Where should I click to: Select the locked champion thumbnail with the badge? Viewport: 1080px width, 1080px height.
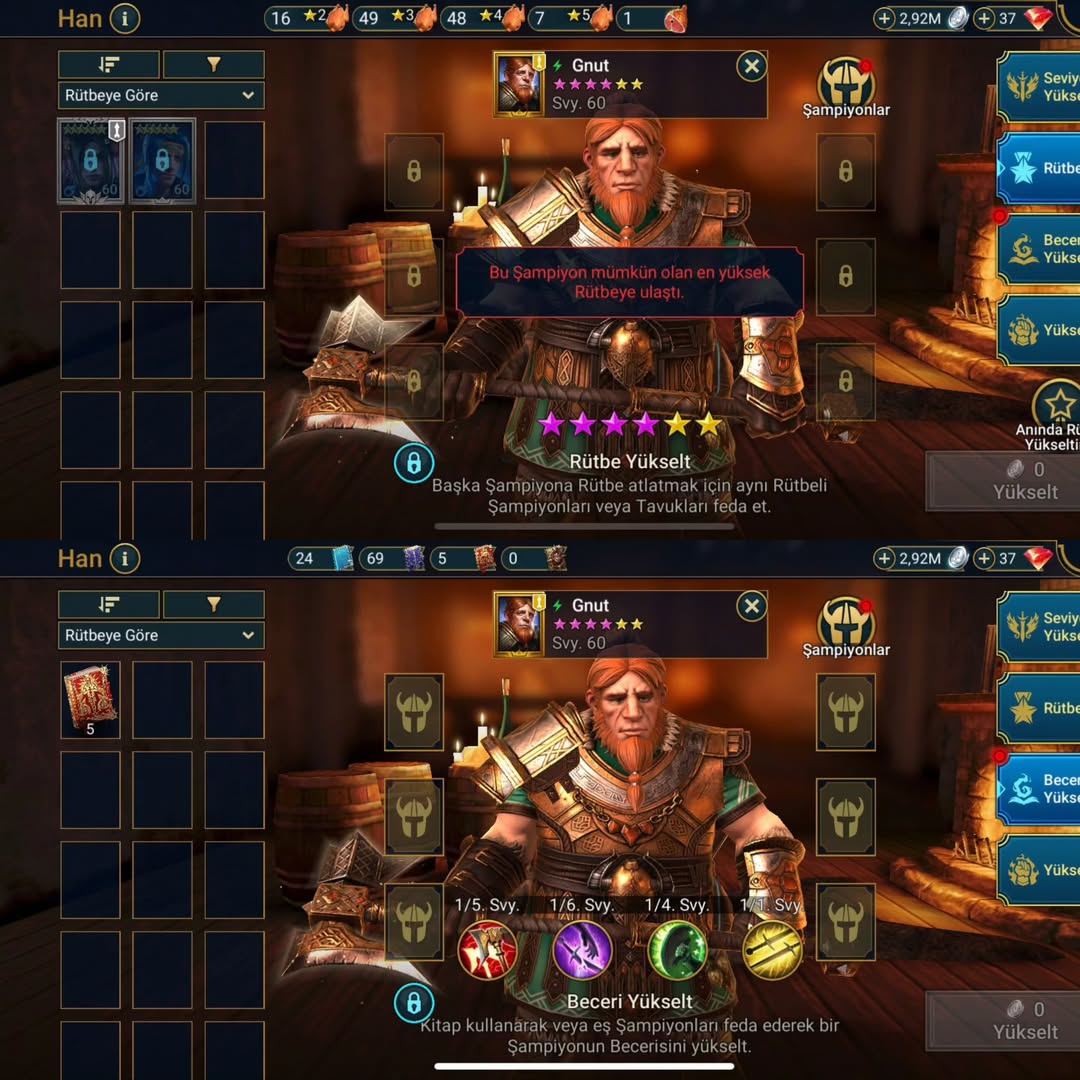(91, 161)
